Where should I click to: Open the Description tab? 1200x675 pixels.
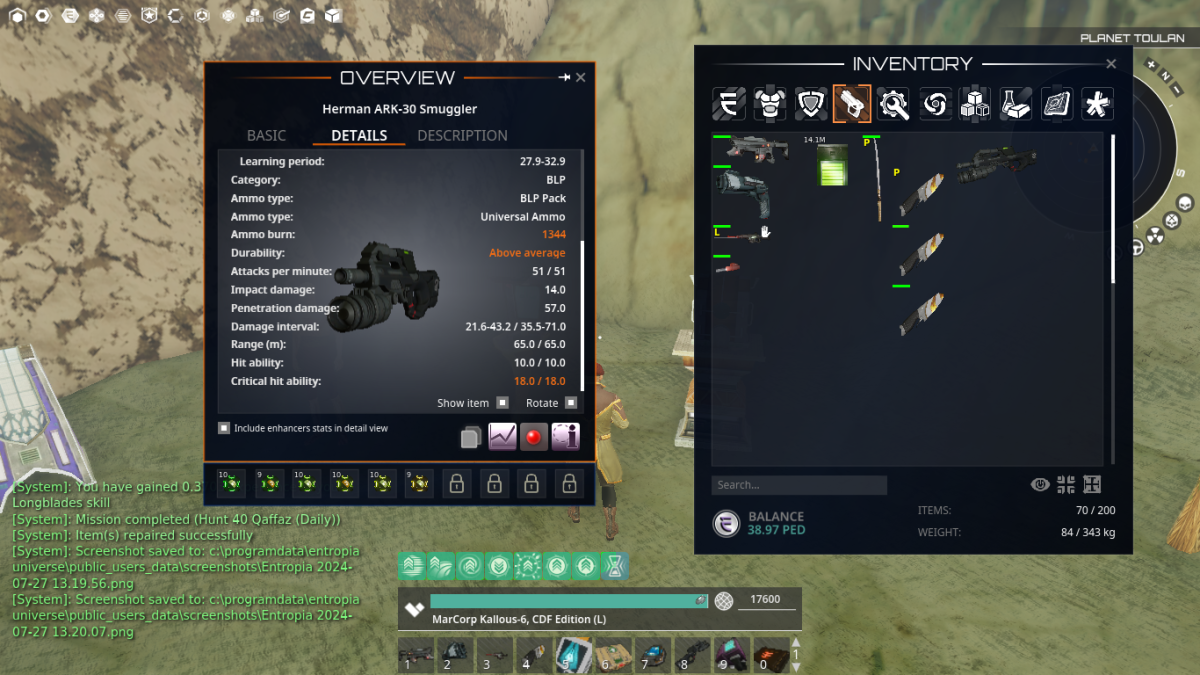[462, 135]
